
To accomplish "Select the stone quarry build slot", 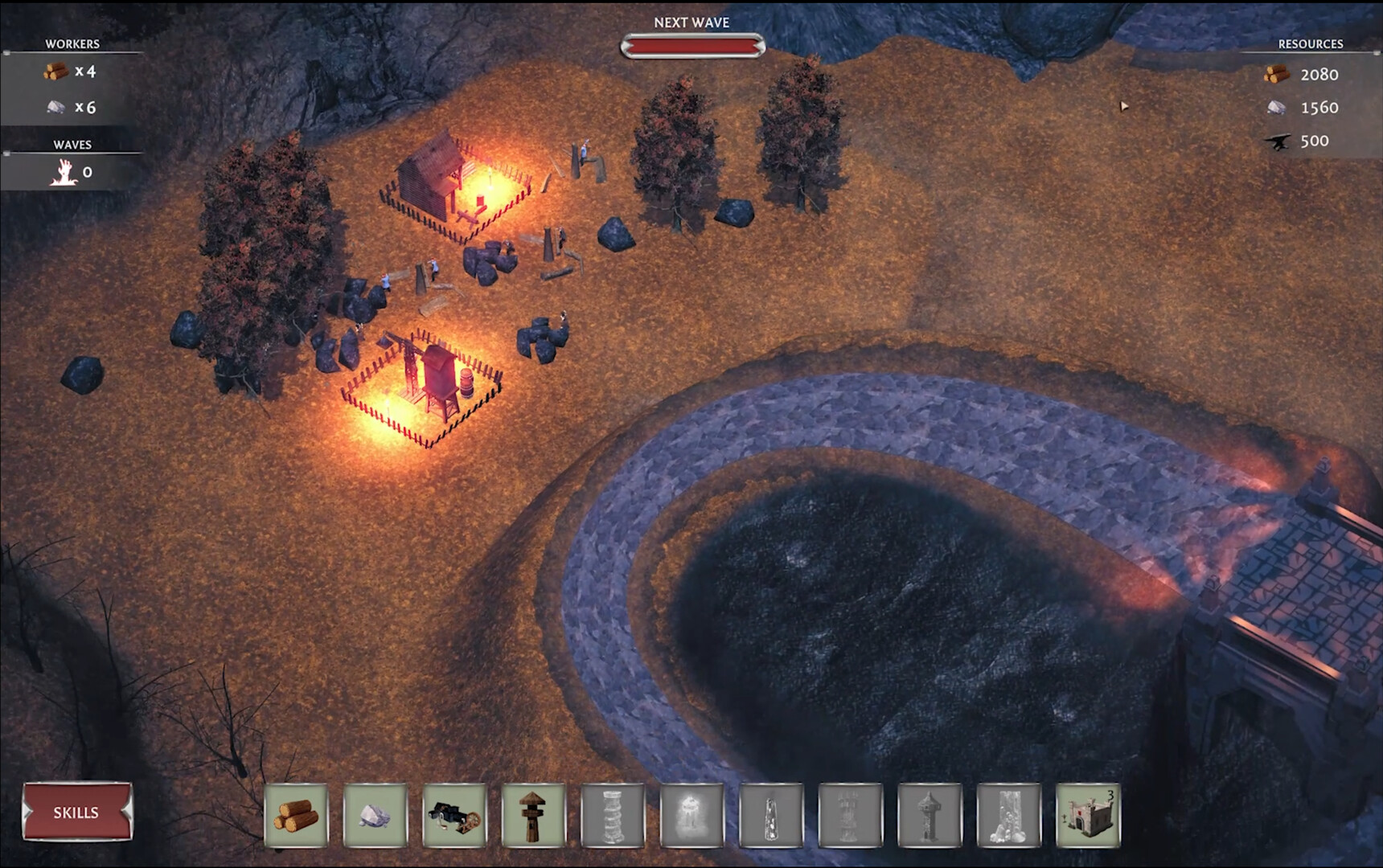I will pos(375,815).
